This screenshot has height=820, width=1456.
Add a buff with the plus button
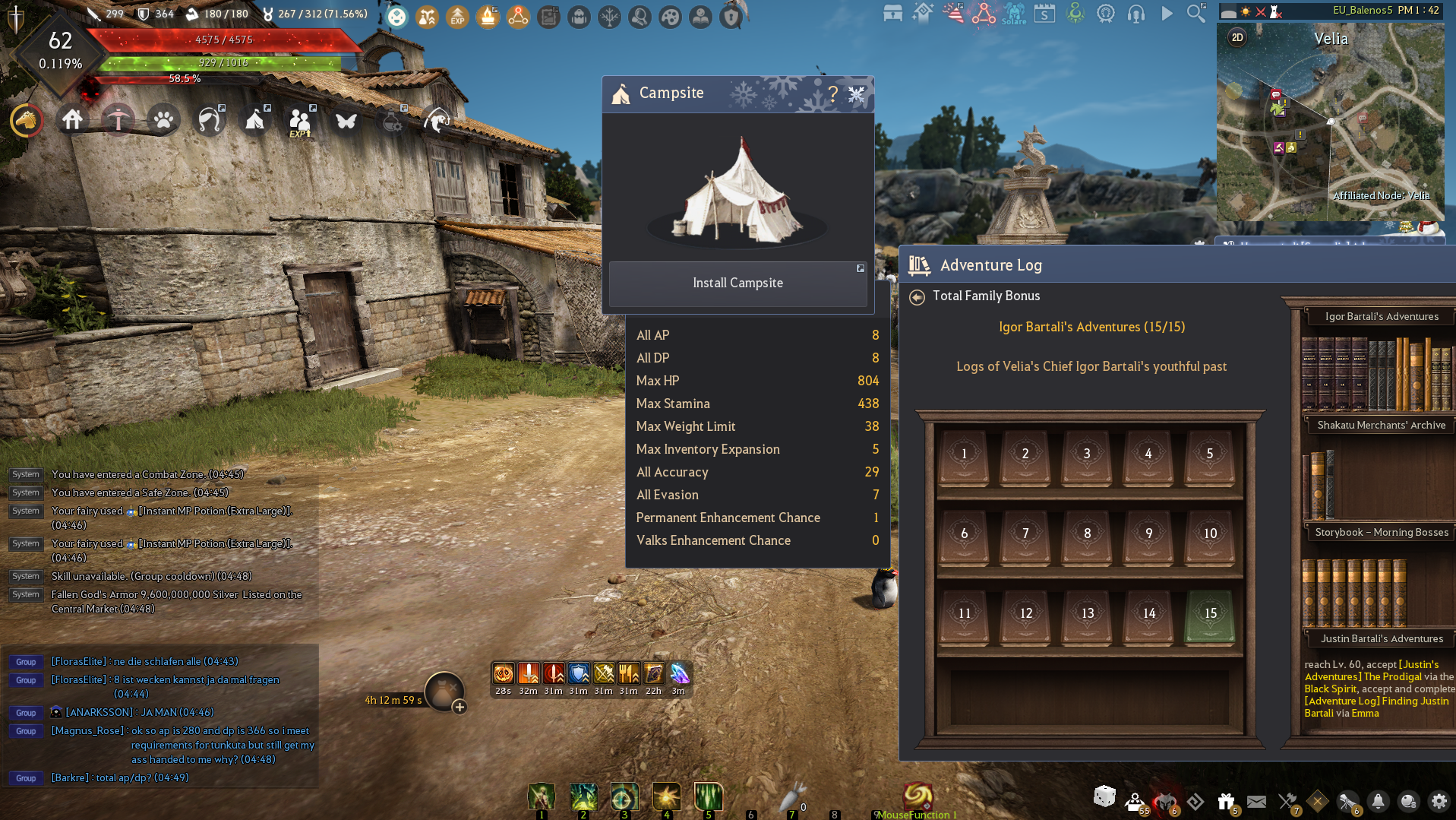coord(460,708)
